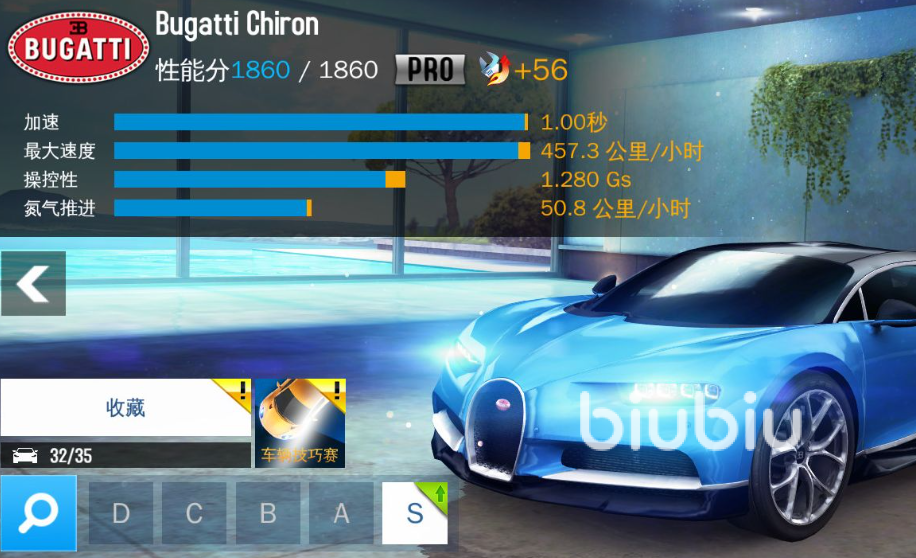Screen dimensions: 916x558
Task: Select the class S tab
Action: point(414,514)
